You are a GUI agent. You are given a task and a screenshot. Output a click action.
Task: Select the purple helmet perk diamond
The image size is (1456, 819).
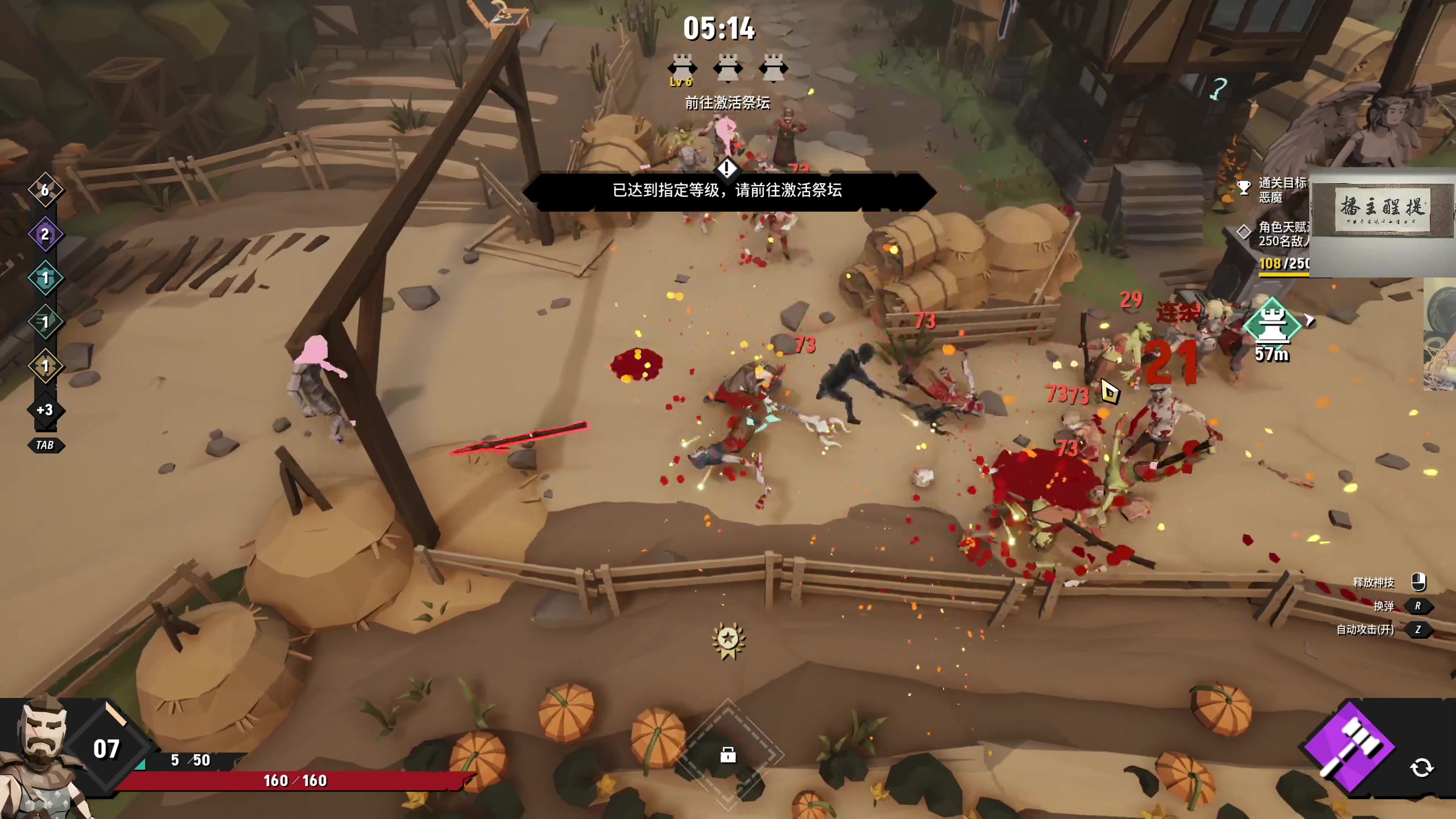45,234
